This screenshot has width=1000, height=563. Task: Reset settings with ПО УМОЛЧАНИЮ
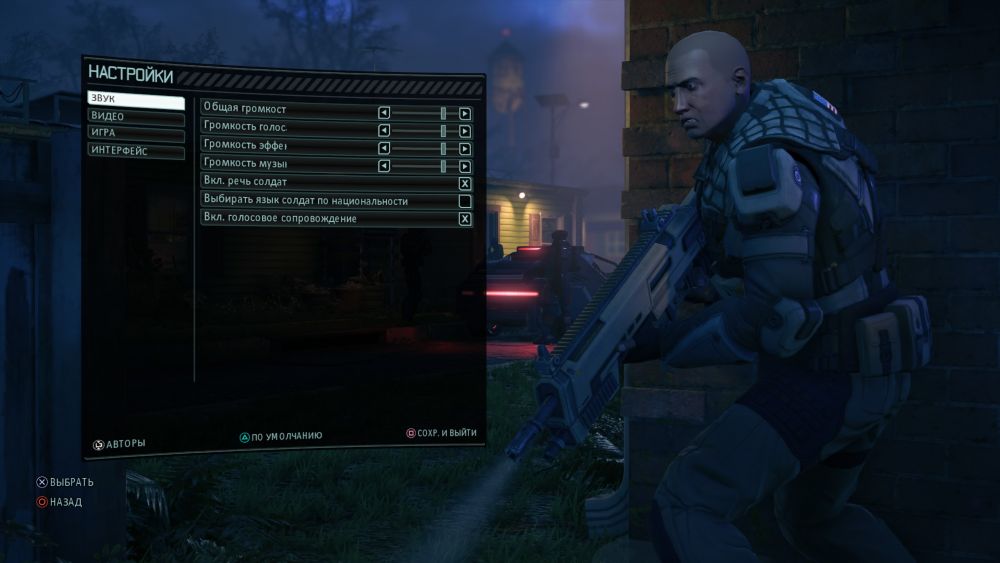click(x=281, y=437)
